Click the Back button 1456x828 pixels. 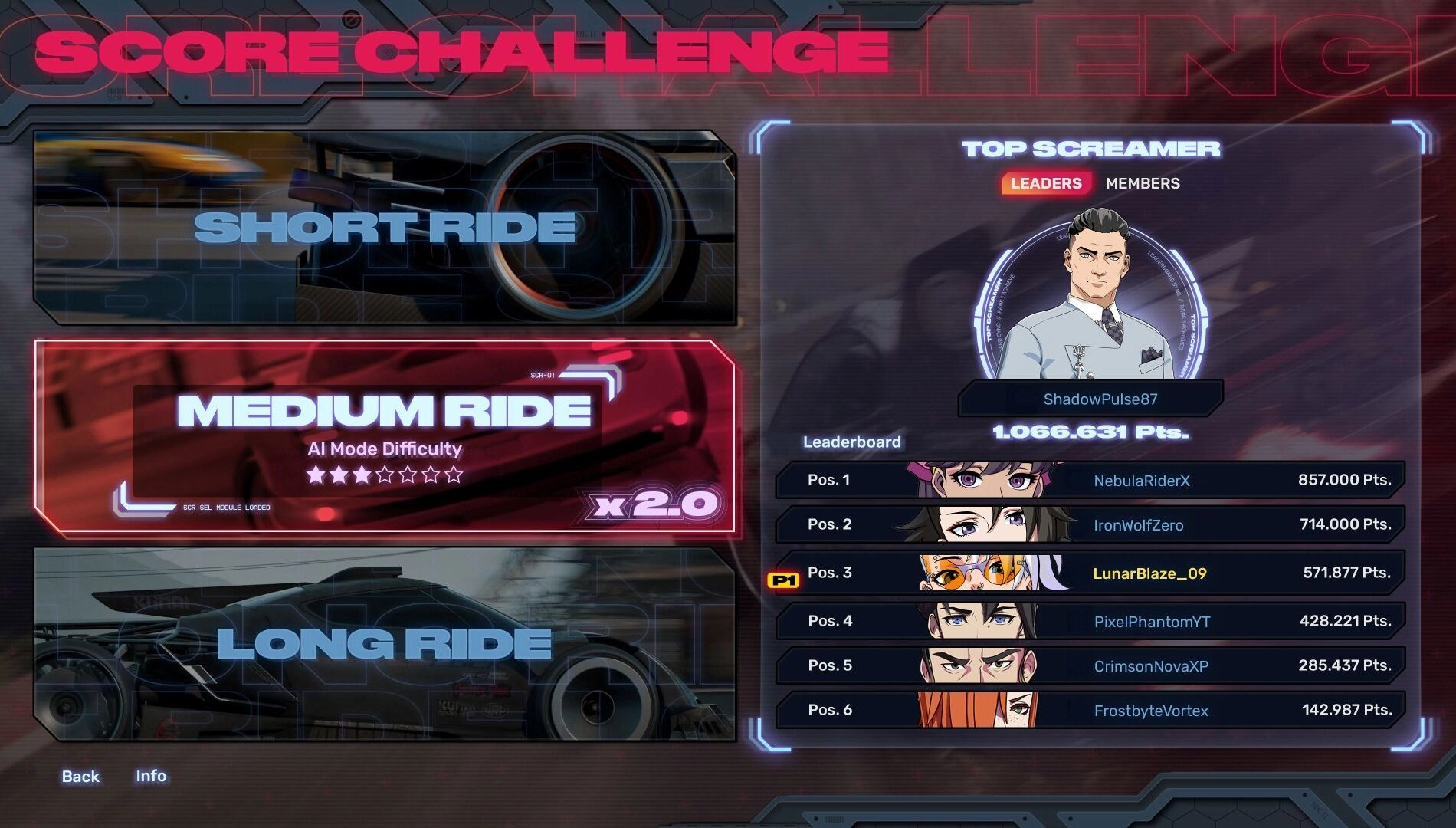click(x=80, y=776)
